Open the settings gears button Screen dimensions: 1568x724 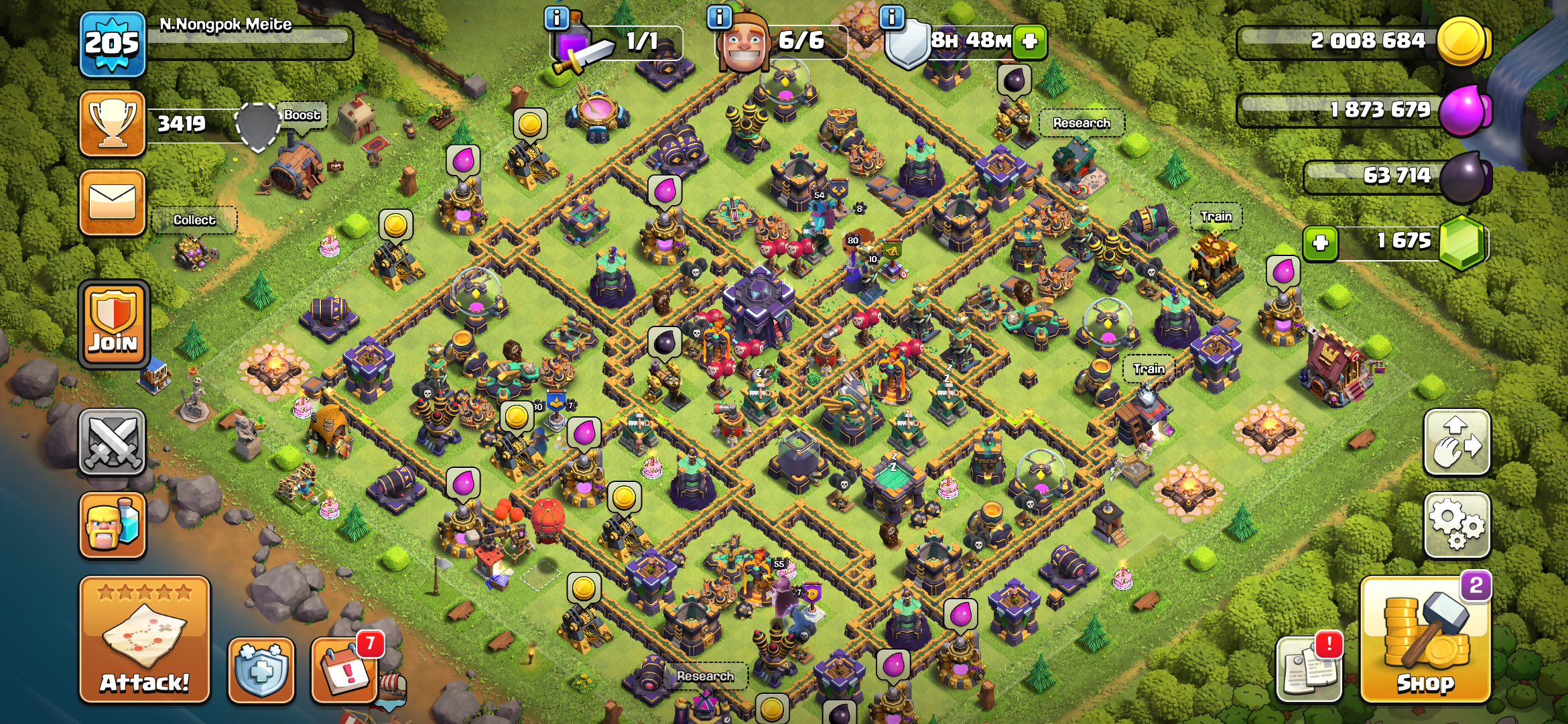1457,526
